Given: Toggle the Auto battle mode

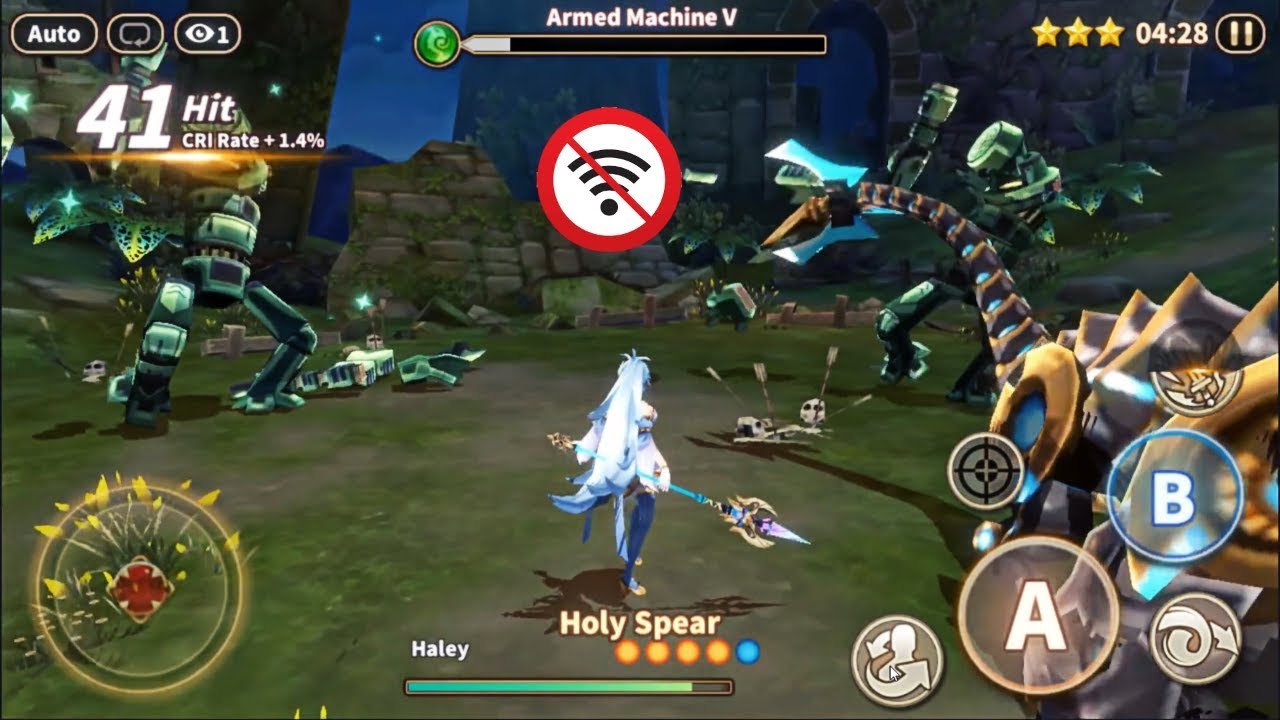Looking at the screenshot, I should point(55,33).
